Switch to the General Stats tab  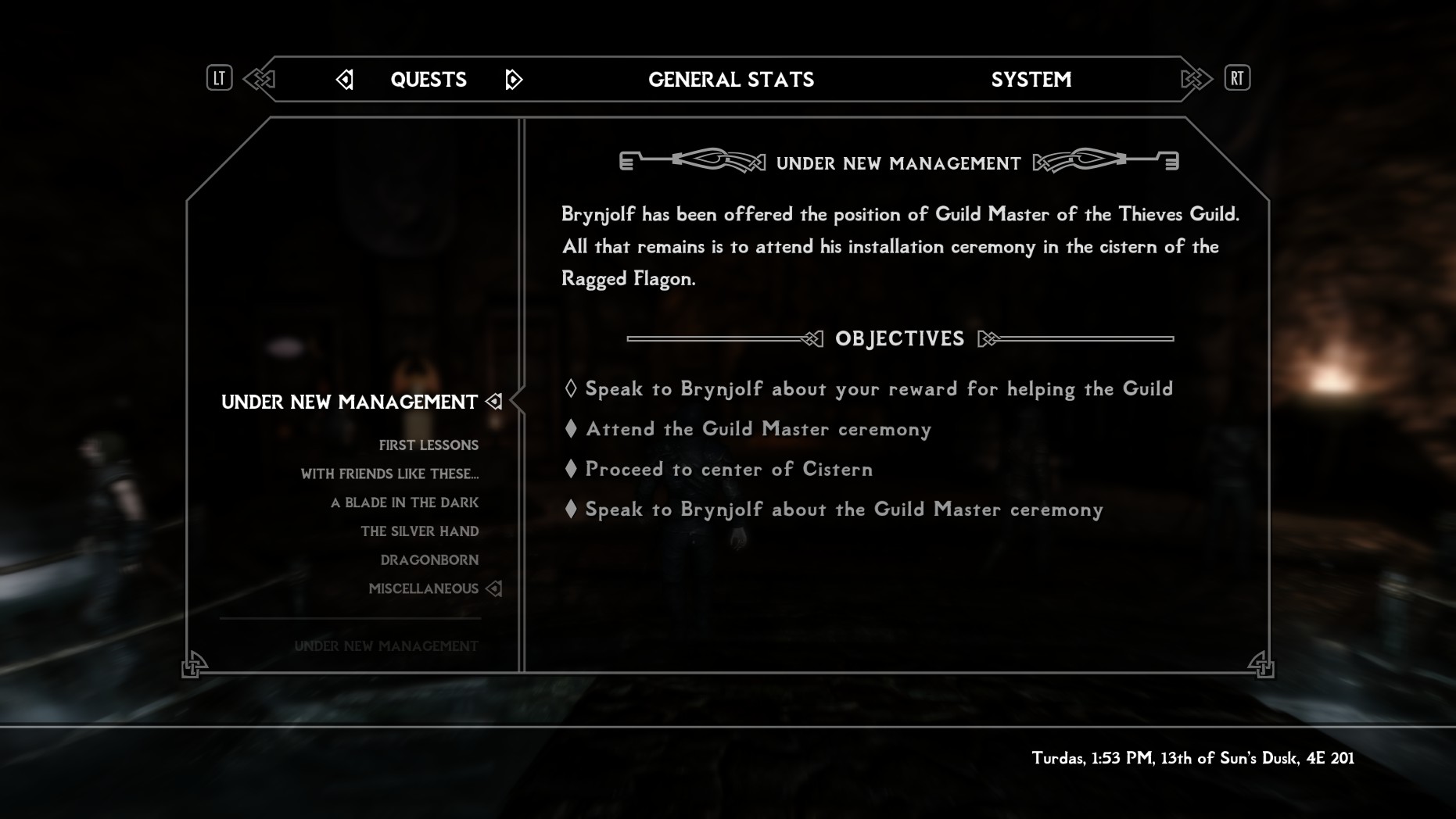(x=731, y=80)
